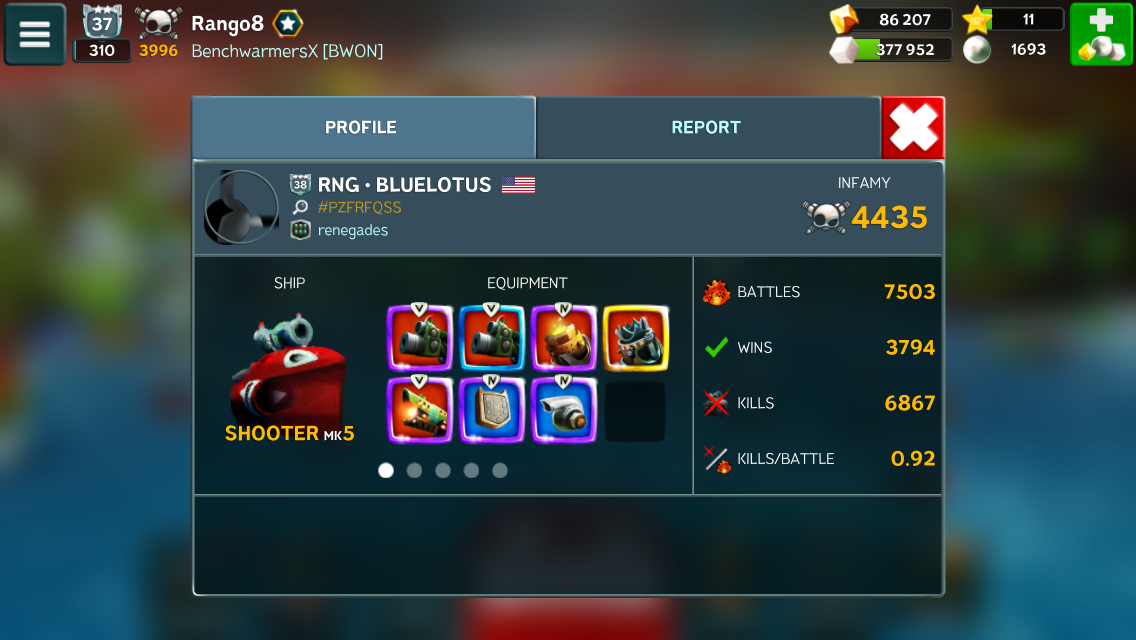Viewport: 1136px width, 640px height.
Task: Pick the green flamethrower-style weapon slot
Action: (x=419, y=410)
